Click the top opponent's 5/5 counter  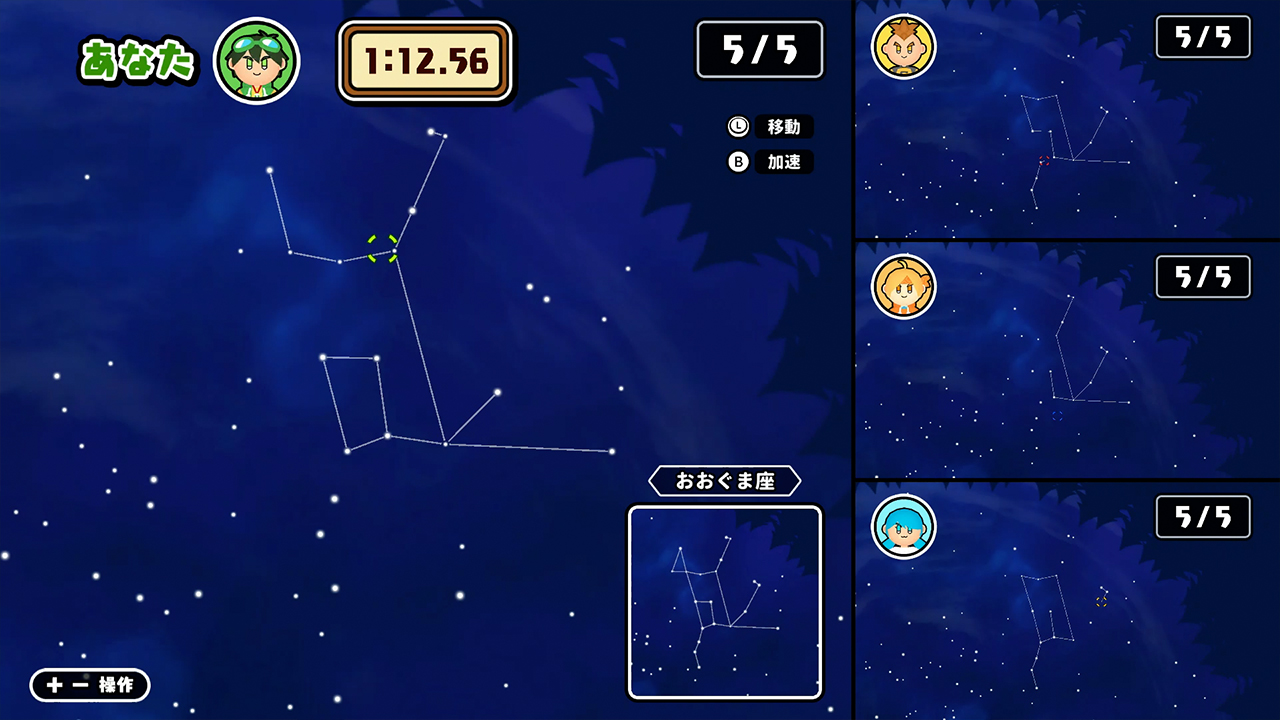1202,36
